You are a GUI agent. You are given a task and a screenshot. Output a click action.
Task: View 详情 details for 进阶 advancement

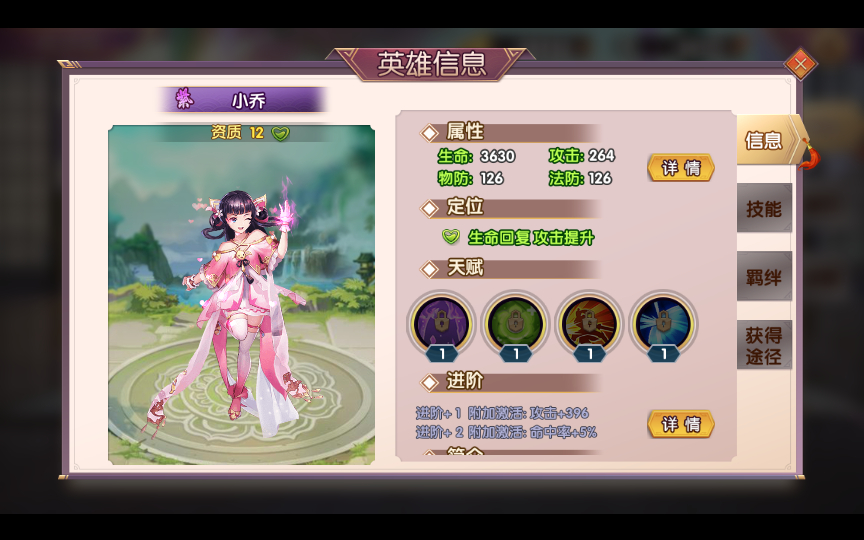click(681, 424)
